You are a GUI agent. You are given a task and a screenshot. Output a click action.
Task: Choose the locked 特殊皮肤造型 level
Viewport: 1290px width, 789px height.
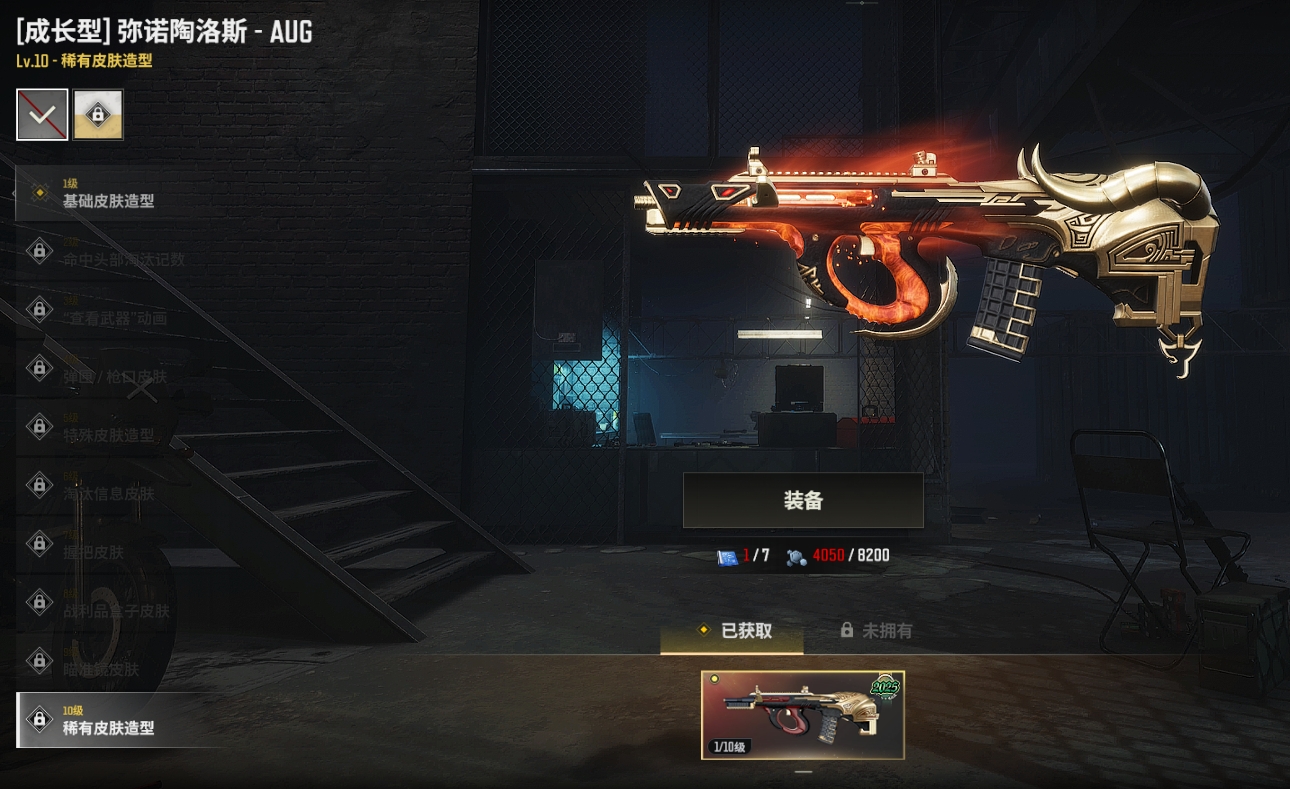(x=110, y=427)
